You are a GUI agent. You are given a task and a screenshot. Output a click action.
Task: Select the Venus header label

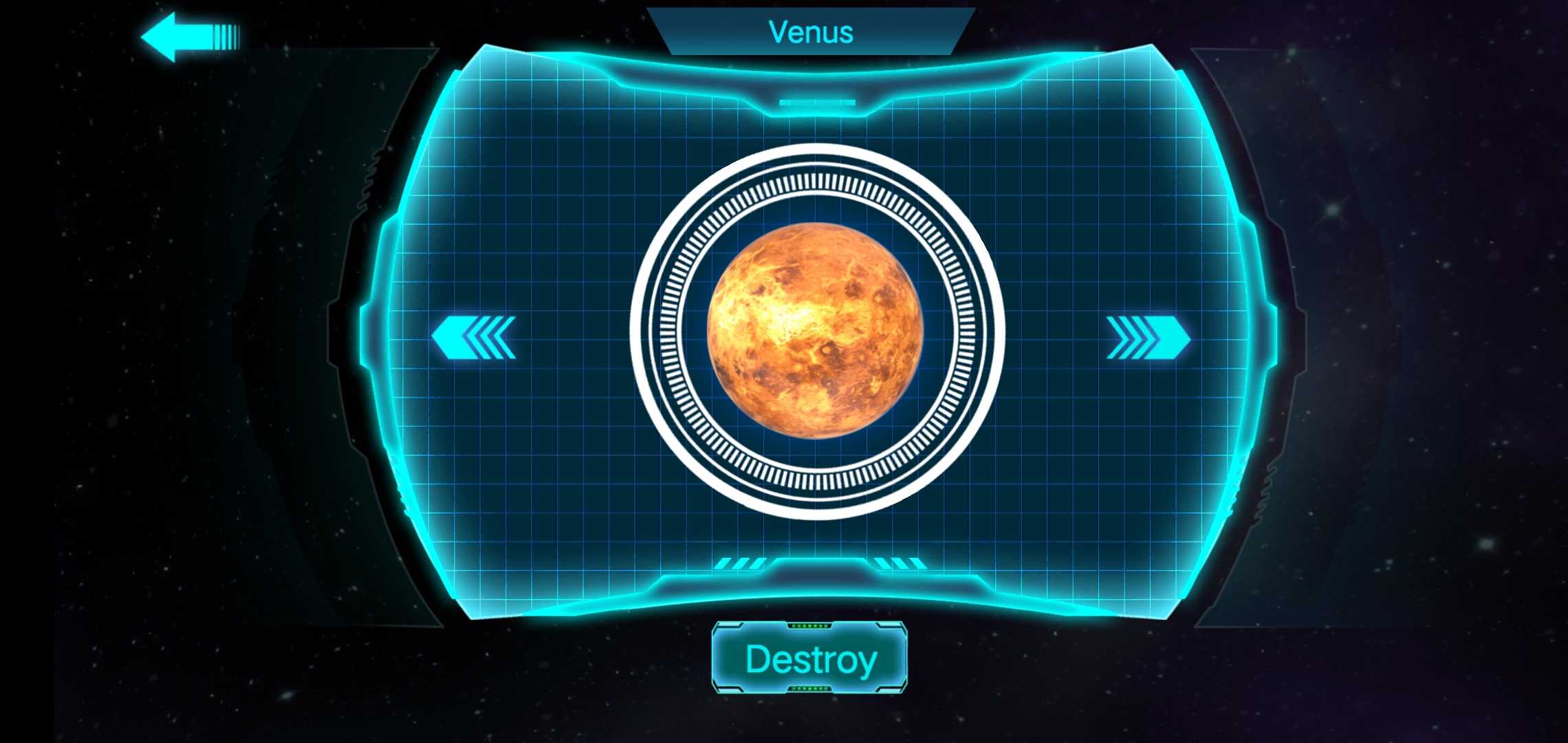(810, 31)
